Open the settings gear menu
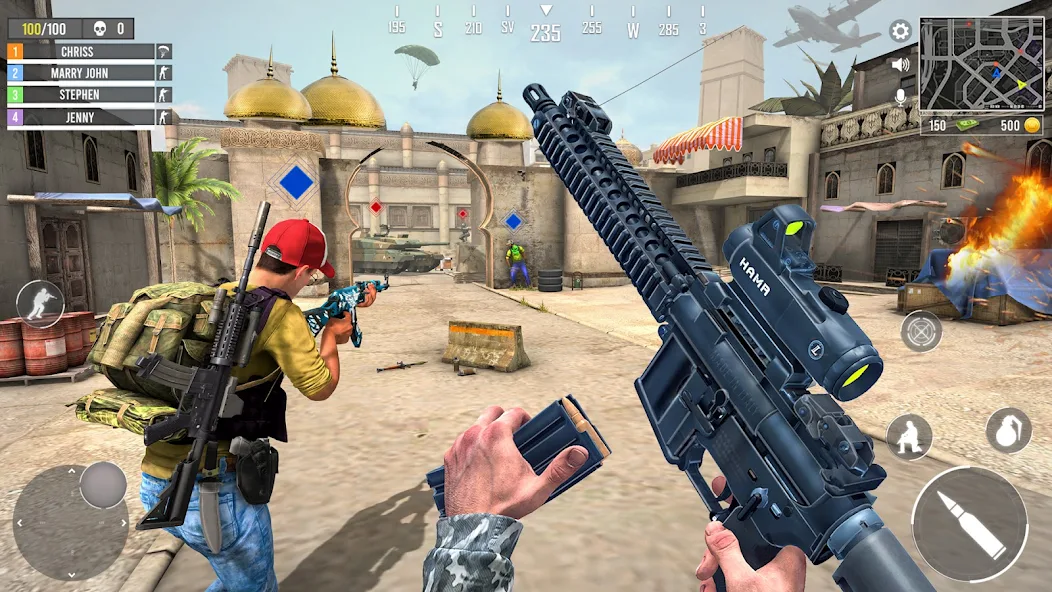 (x=900, y=31)
